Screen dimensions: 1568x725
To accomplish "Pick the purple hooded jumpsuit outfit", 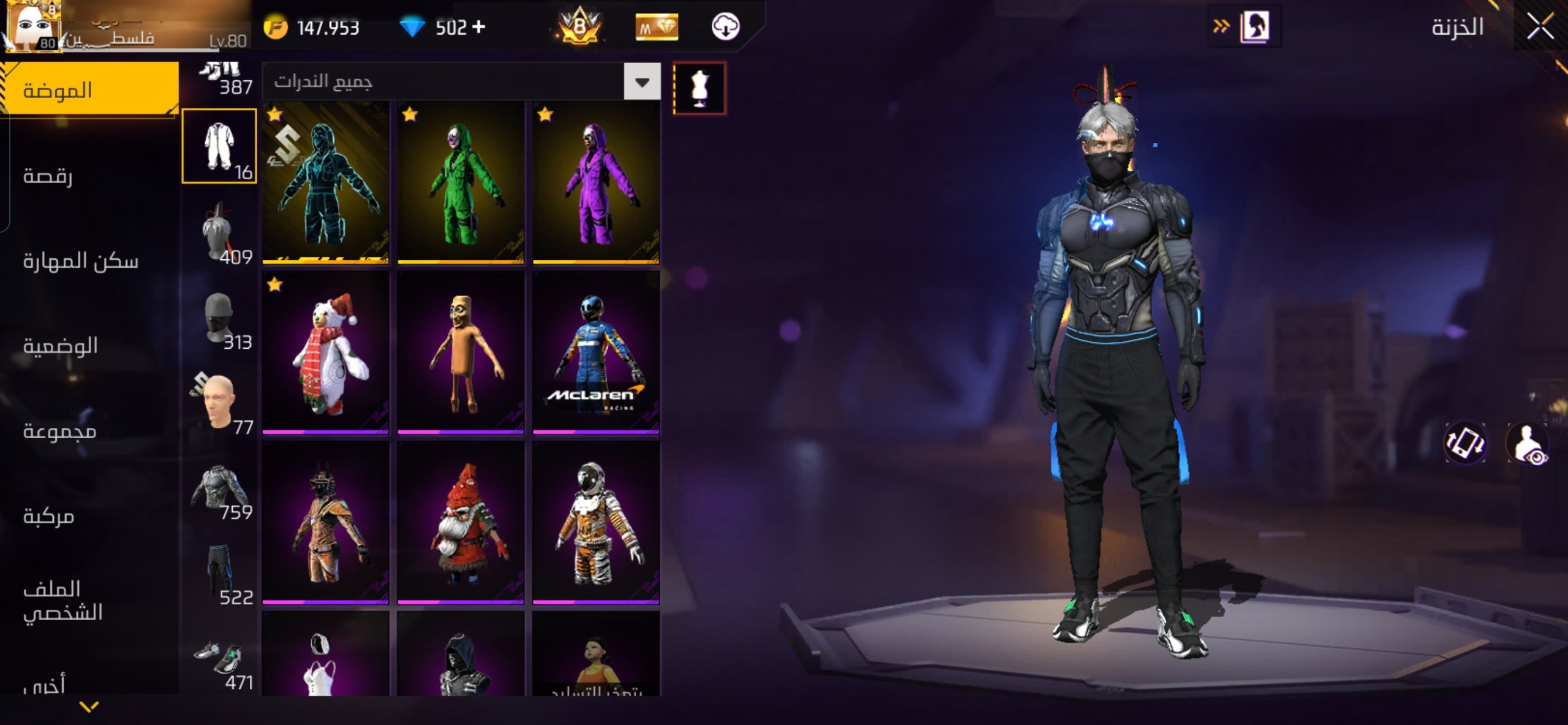I will [596, 183].
